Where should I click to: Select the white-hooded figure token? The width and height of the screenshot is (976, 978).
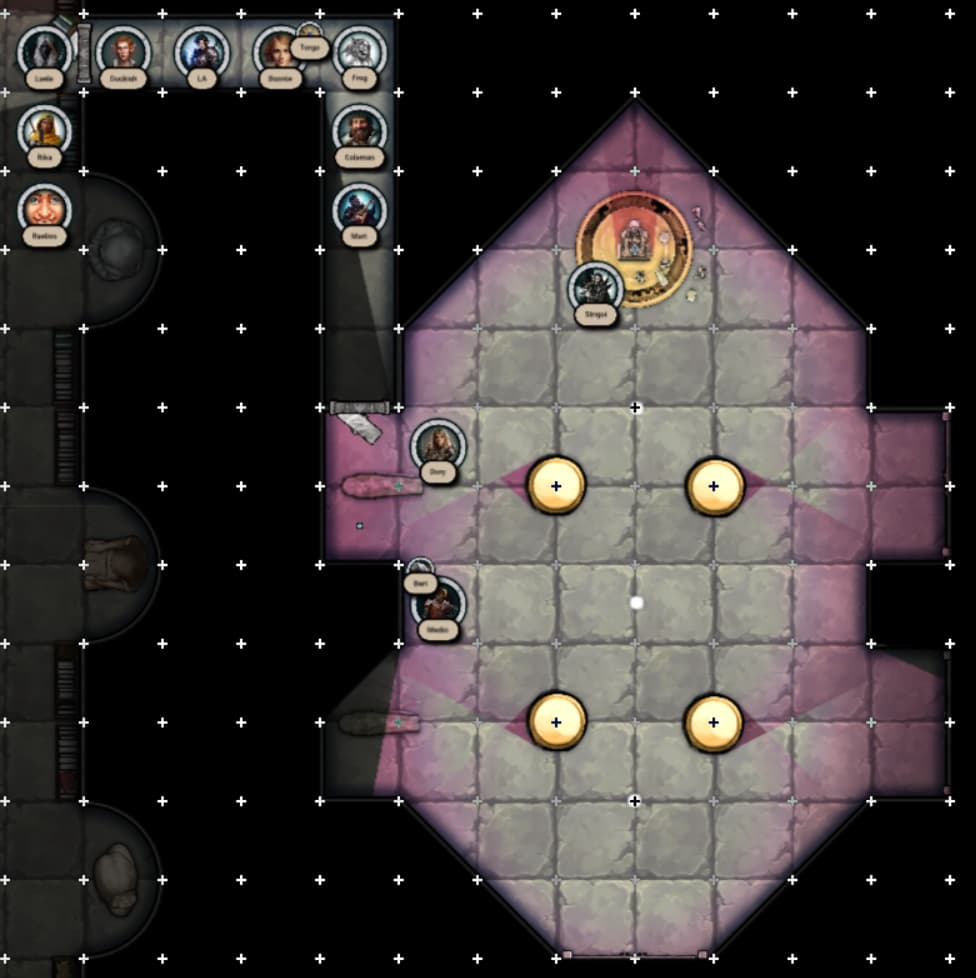coord(44,50)
